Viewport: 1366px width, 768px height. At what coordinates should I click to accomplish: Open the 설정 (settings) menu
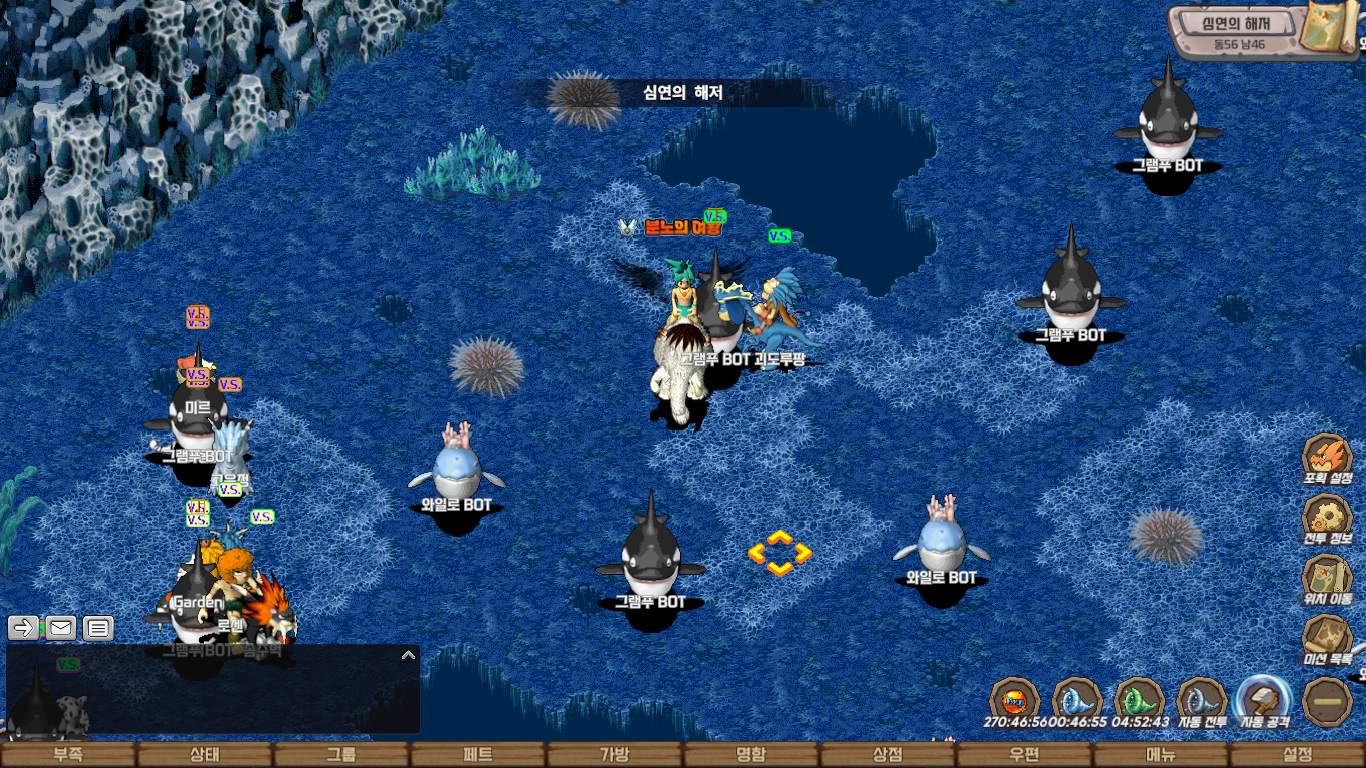click(1297, 755)
